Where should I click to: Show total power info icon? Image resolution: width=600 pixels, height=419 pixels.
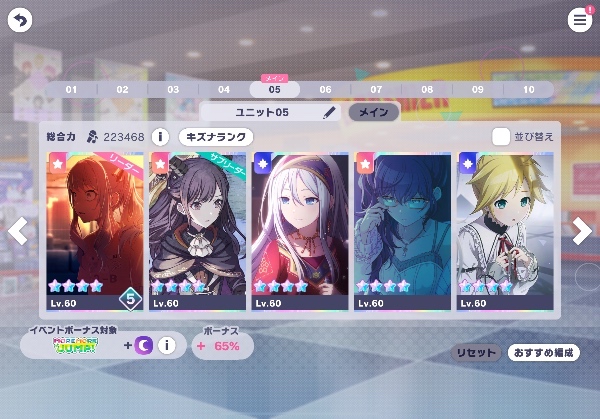click(x=160, y=136)
